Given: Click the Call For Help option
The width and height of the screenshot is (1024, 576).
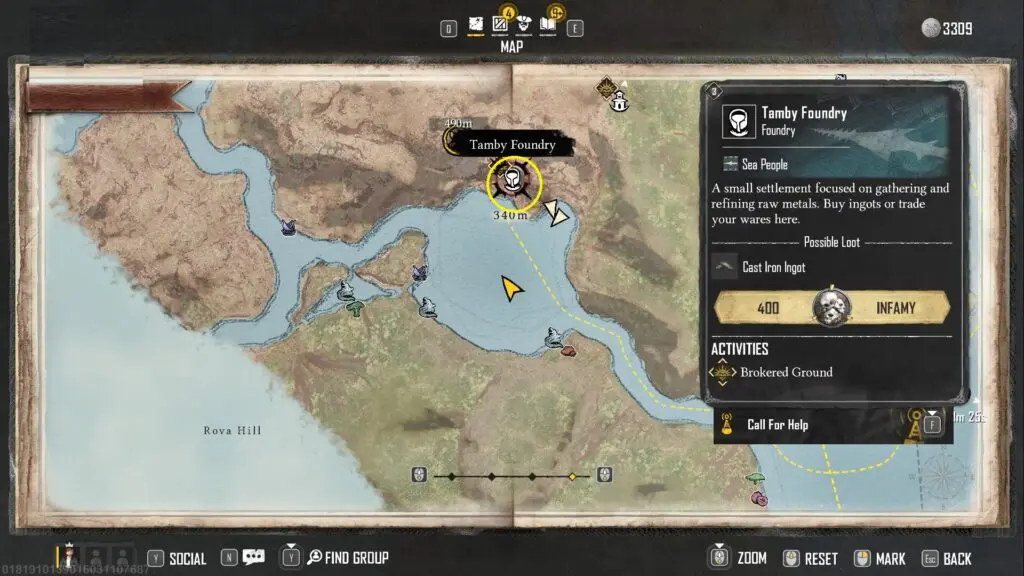Looking at the screenshot, I should (x=777, y=425).
